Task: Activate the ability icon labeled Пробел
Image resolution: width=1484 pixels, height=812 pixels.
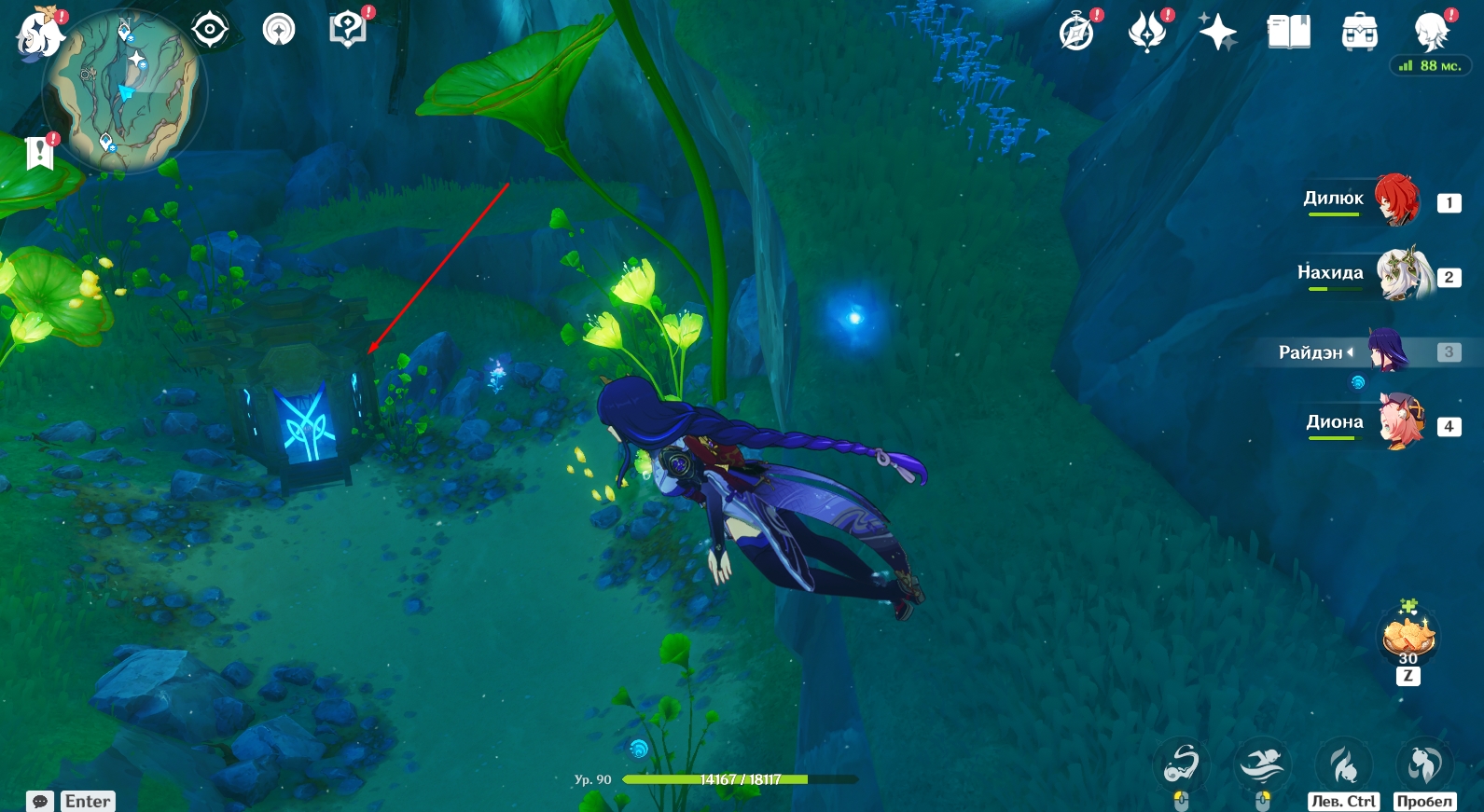Action: pyautogui.click(x=1423, y=766)
